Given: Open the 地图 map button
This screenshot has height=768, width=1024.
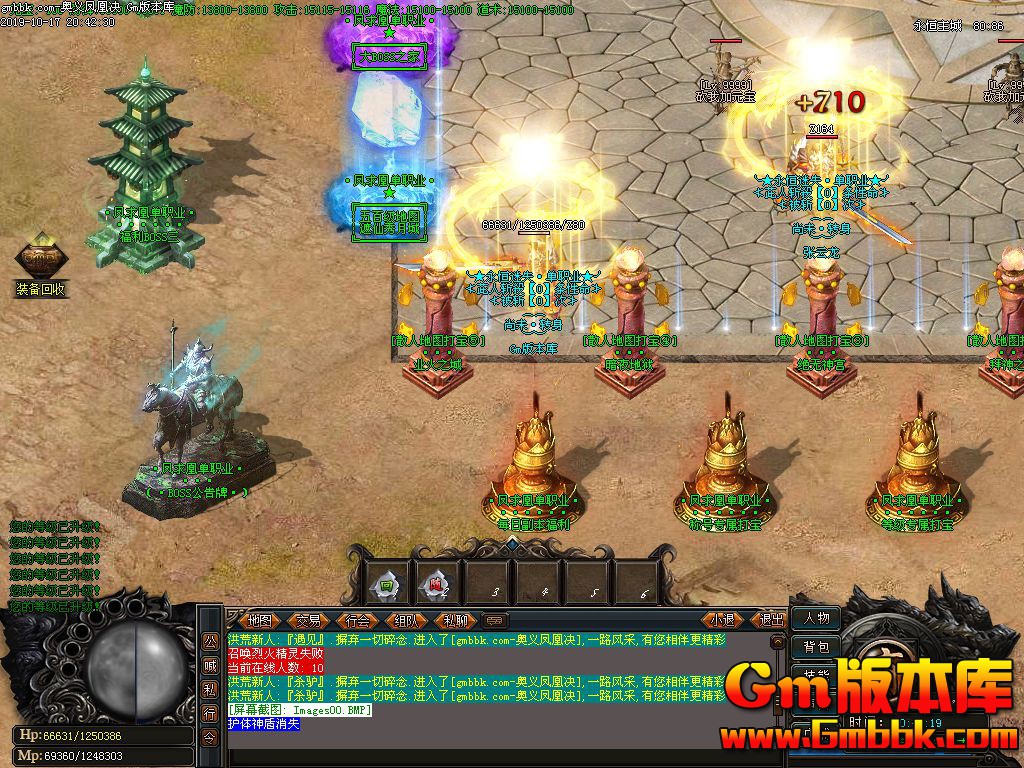Looking at the screenshot, I should pyautogui.click(x=259, y=620).
